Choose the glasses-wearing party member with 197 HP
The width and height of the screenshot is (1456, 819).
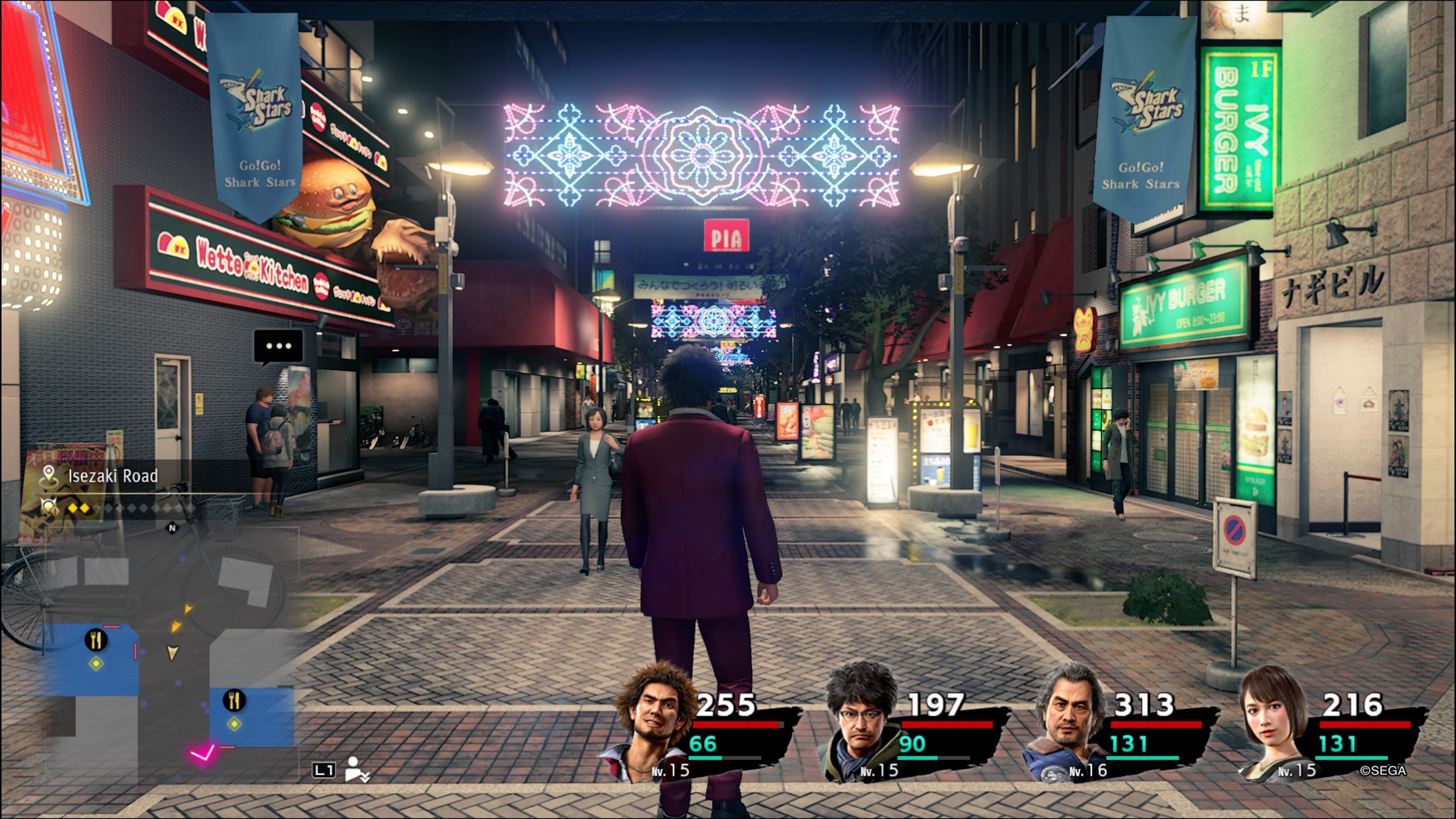point(862,723)
